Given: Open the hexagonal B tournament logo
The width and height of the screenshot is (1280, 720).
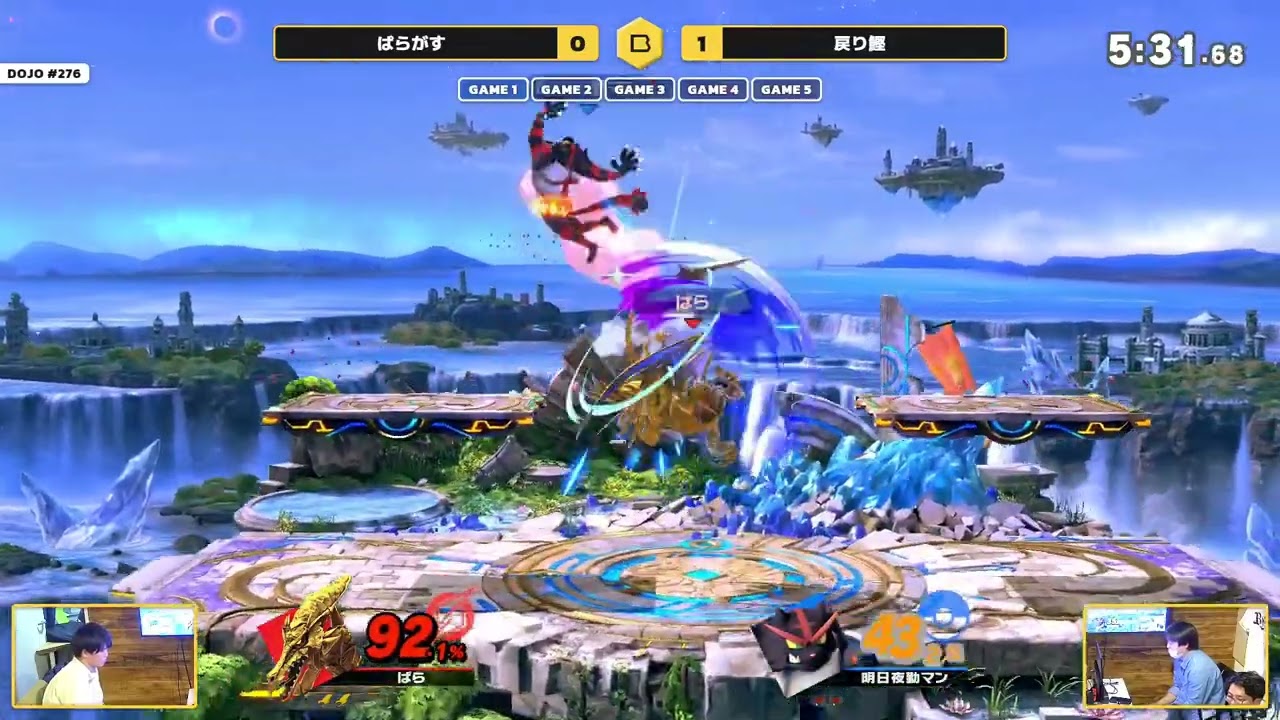Looking at the screenshot, I should 640,44.
